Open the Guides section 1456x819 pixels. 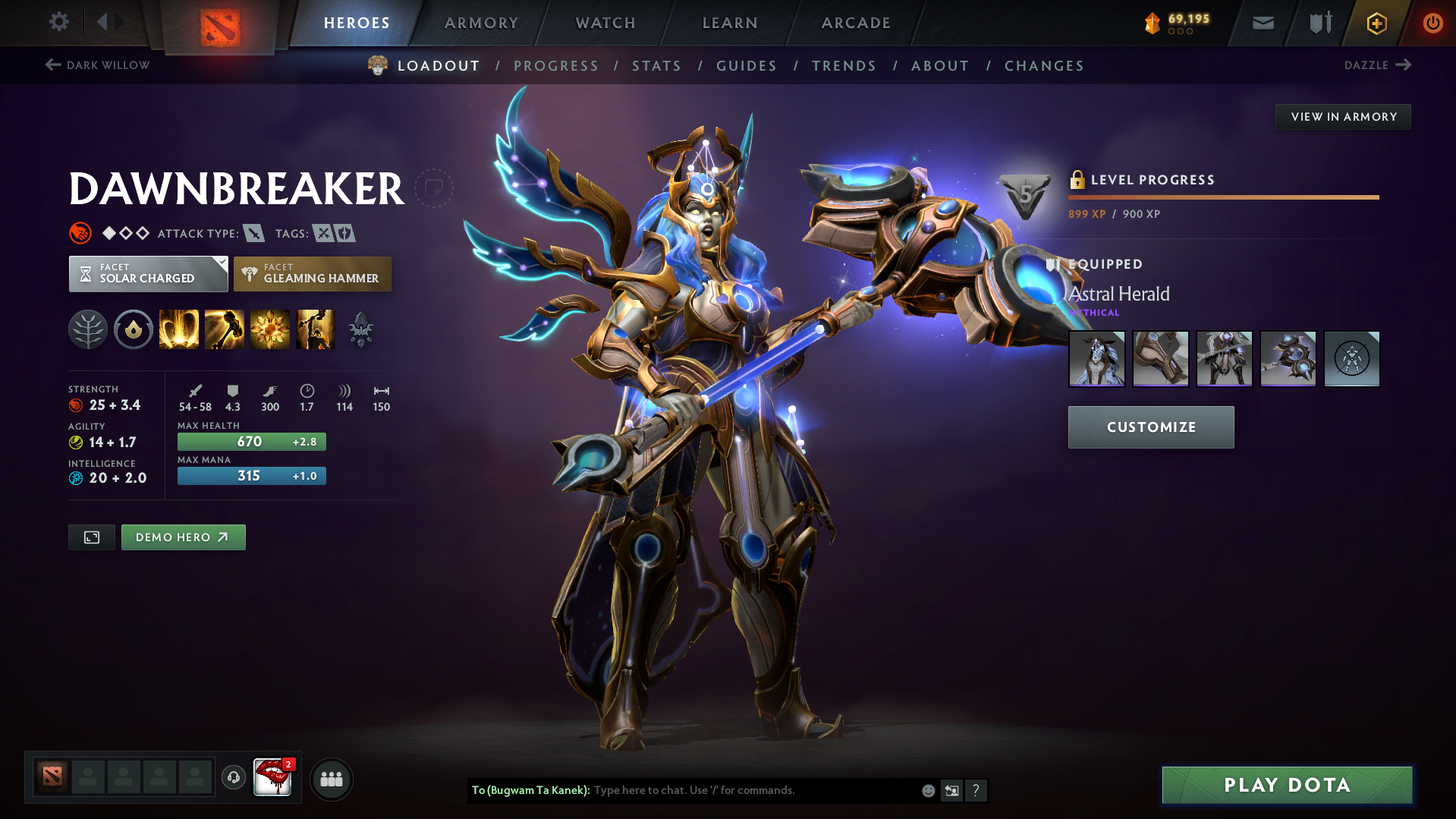[747, 66]
